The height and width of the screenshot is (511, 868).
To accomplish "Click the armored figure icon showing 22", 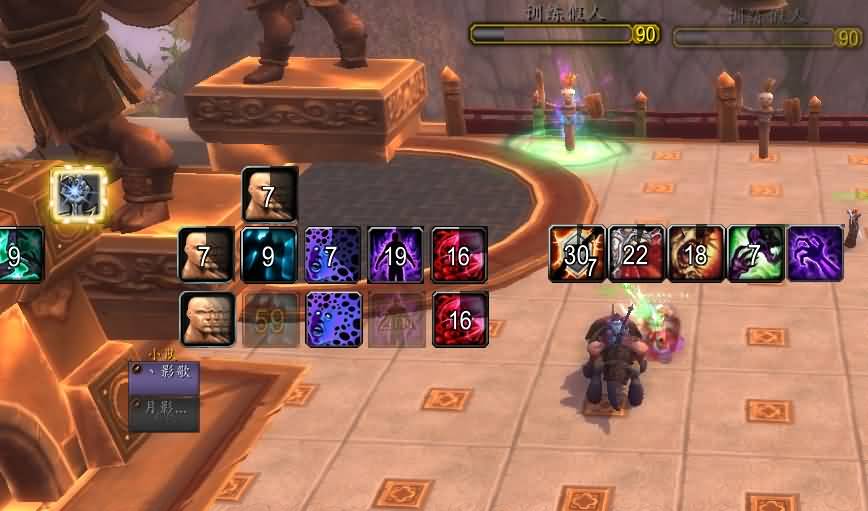I will pyautogui.click(x=636, y=254).
